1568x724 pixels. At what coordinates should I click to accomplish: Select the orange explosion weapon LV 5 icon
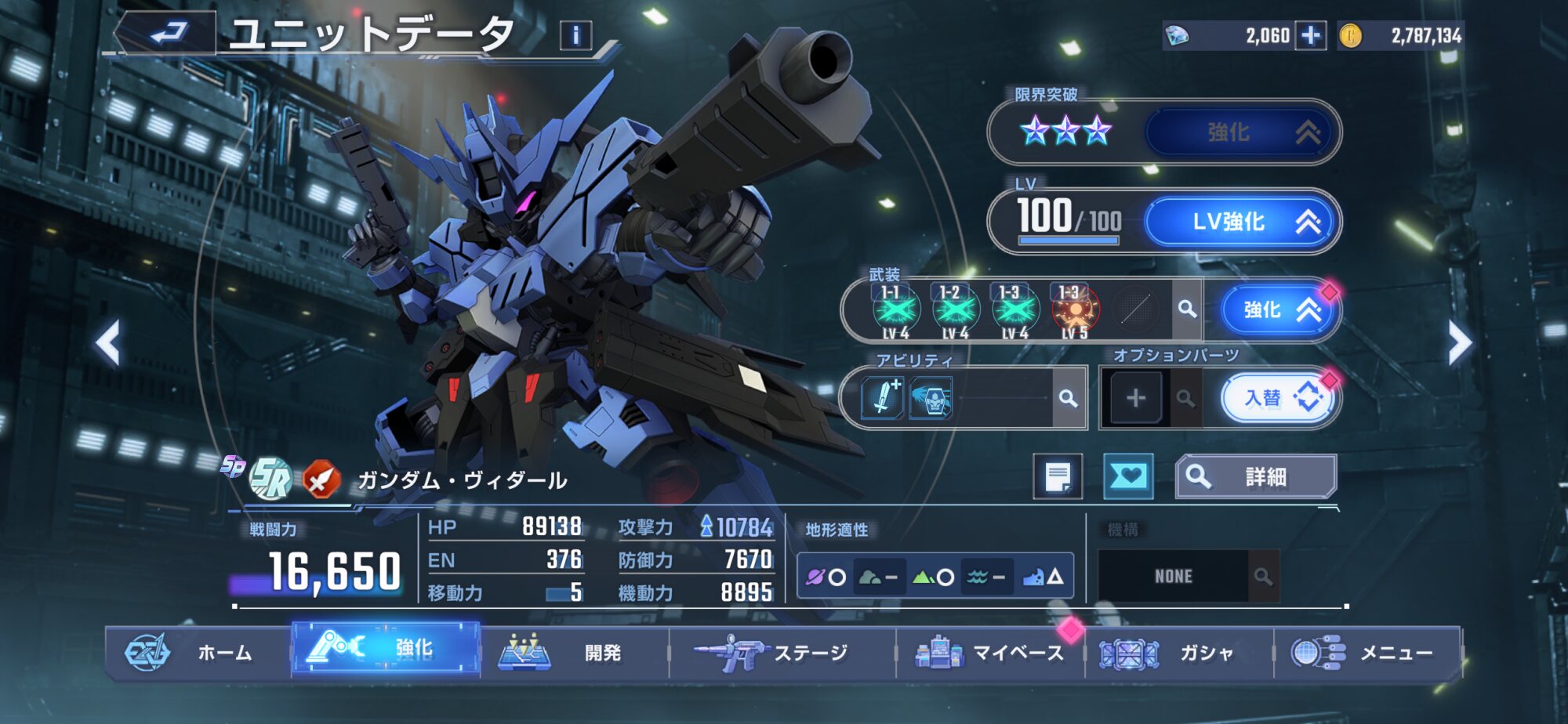point(1074,310)
